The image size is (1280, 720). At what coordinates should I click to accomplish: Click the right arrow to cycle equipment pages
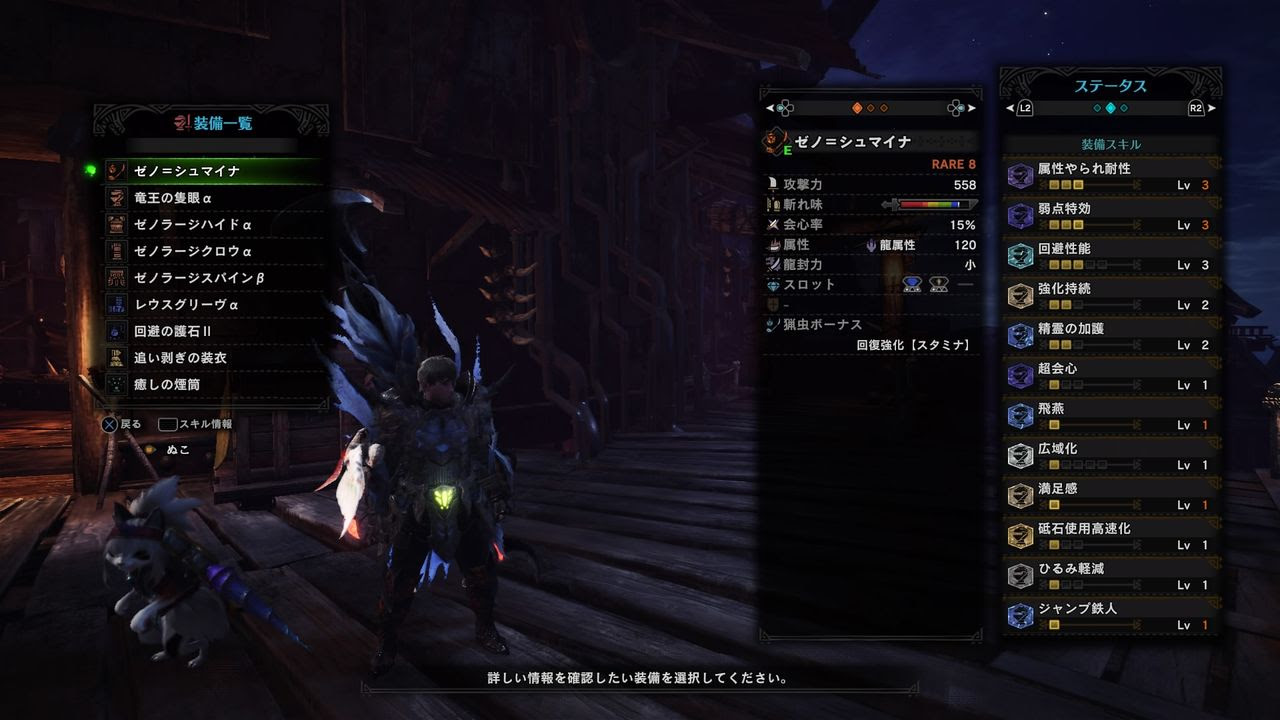coord(973,107)
